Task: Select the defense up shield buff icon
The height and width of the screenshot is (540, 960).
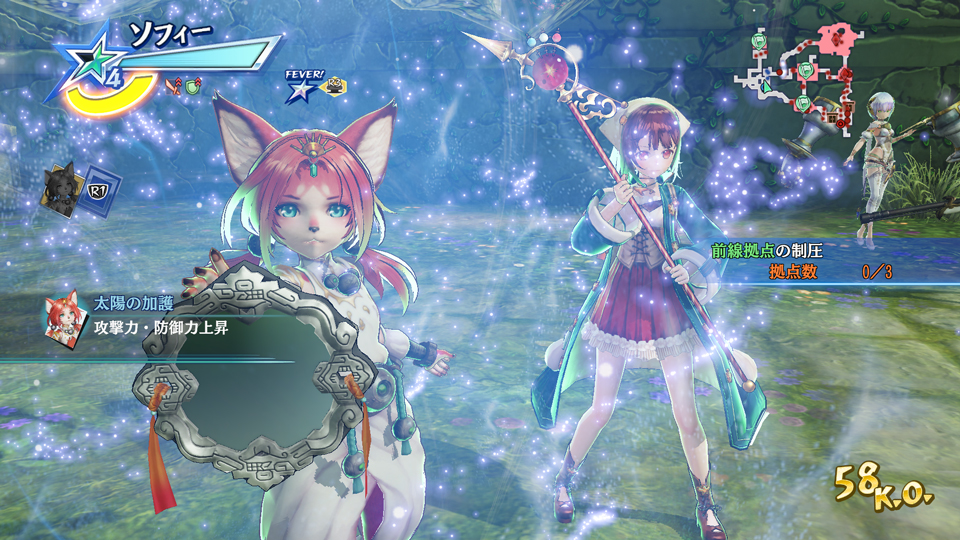Action: (x=191, y=86)
